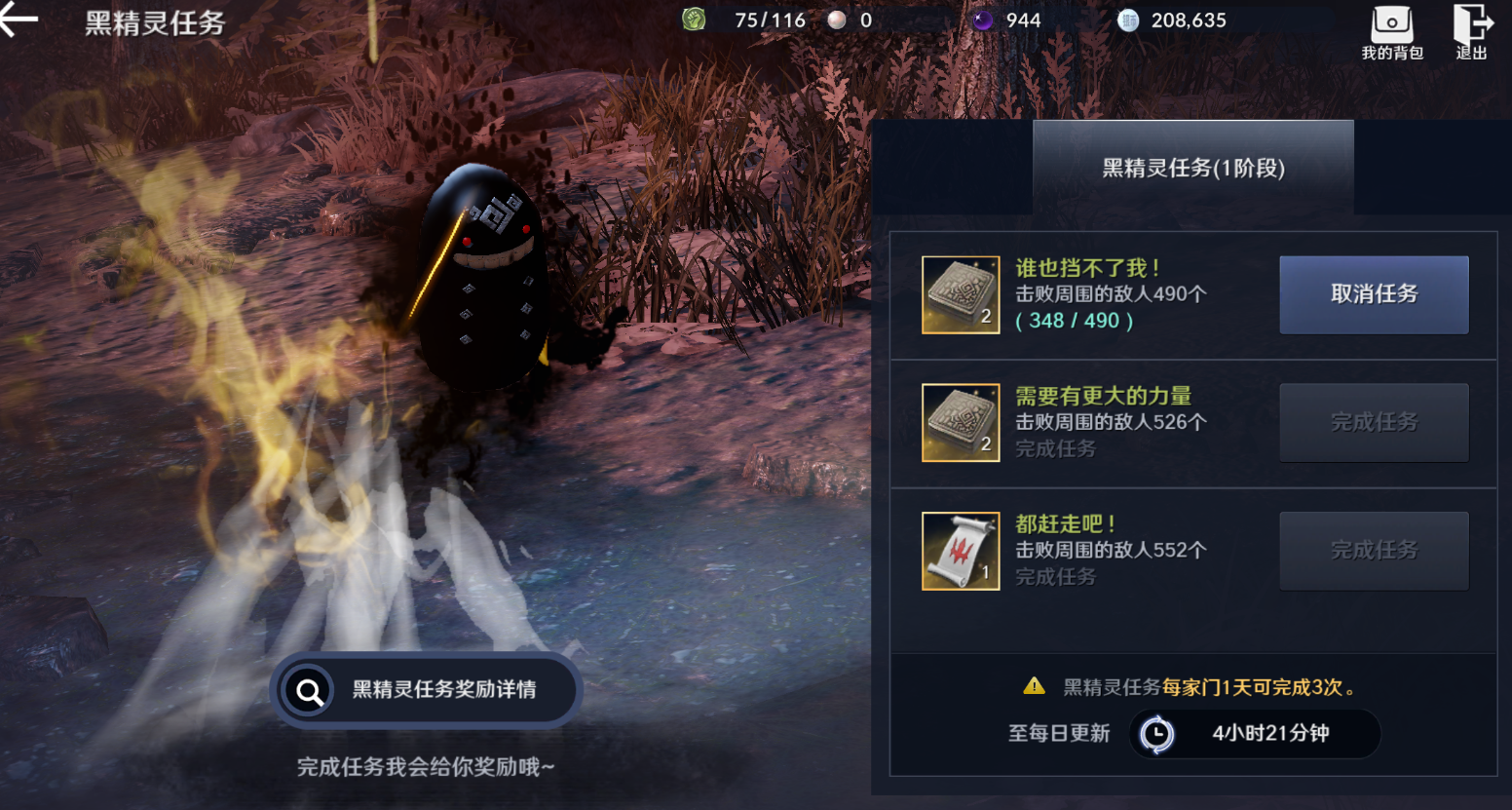Viewport: 1512px width, 810px height.
Task: Click the white pearl currency icon
Action: click(839, 19)
